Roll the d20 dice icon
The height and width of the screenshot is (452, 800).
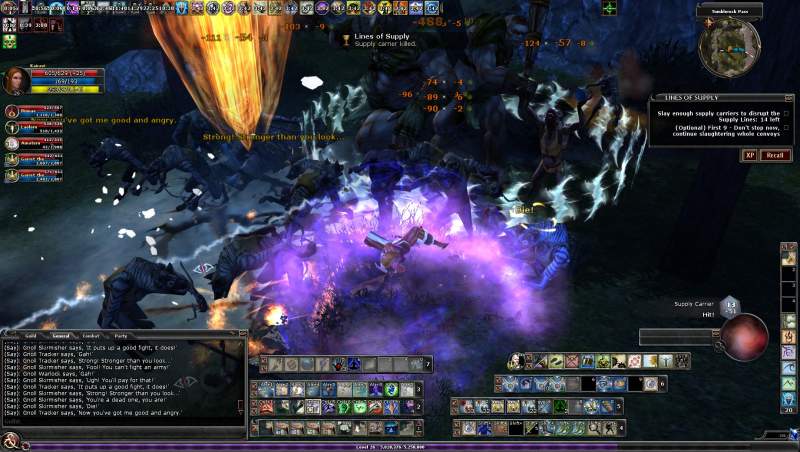[x=731, y=305]
